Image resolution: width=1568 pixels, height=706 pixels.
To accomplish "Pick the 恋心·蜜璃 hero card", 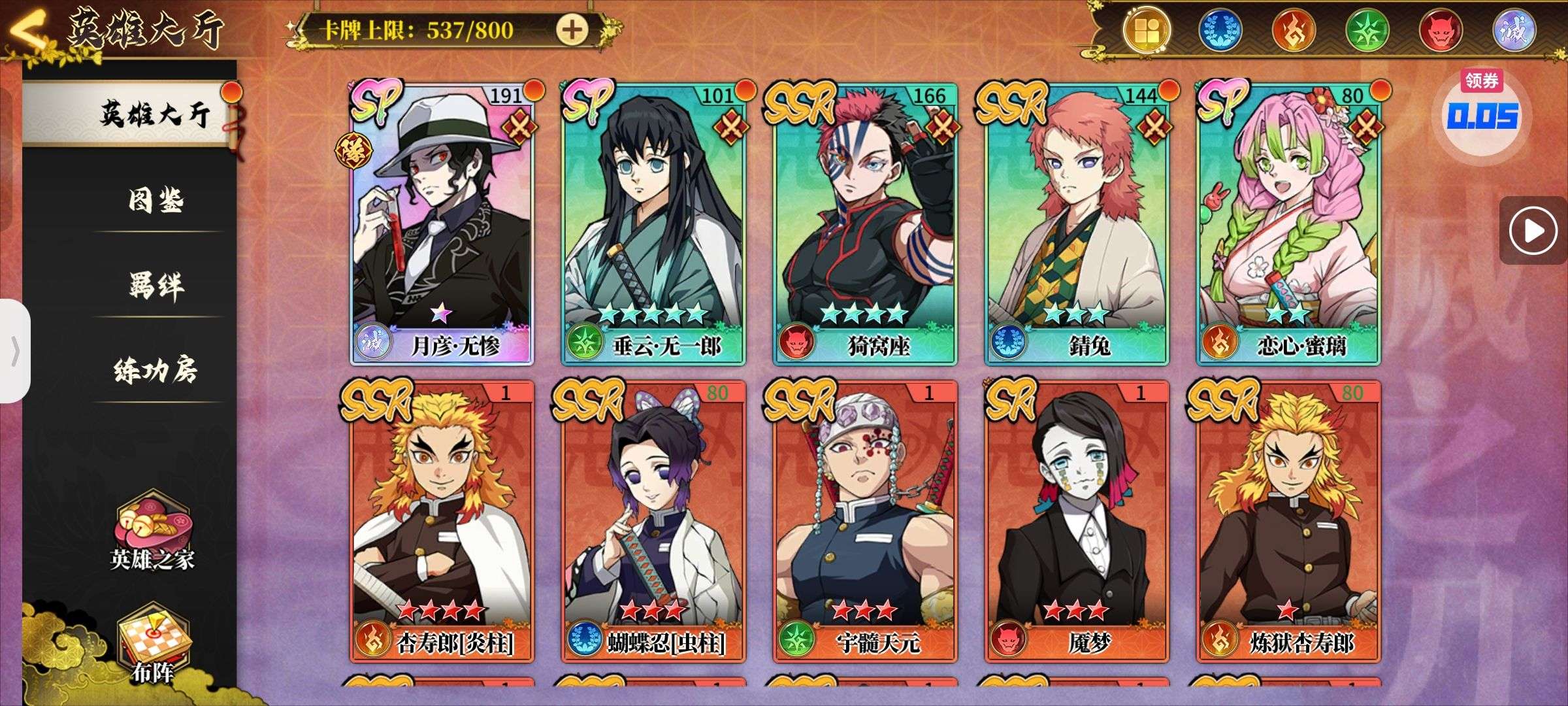I will click(1288, 222).
